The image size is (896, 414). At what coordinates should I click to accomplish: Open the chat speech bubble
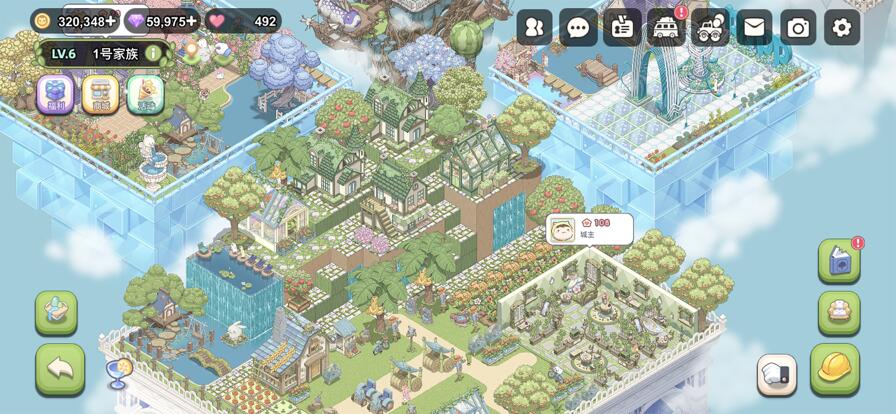pyautogui.click(x=578, y=27)
